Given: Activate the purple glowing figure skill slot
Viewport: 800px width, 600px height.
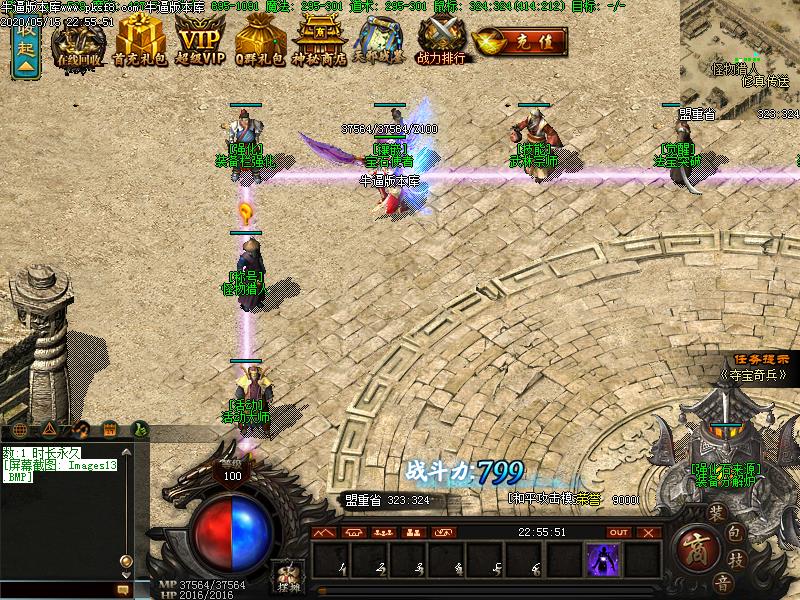Looking at the screenshot, I should tap(602, 559).
